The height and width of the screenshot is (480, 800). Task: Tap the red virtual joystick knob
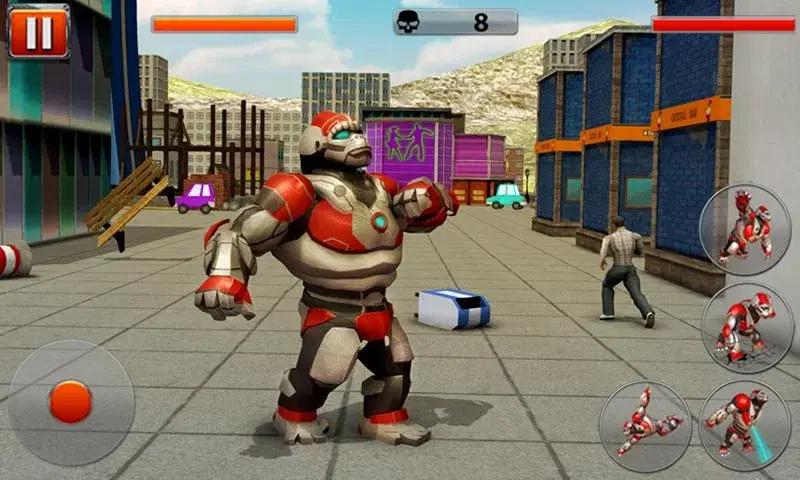coord(70,401)
